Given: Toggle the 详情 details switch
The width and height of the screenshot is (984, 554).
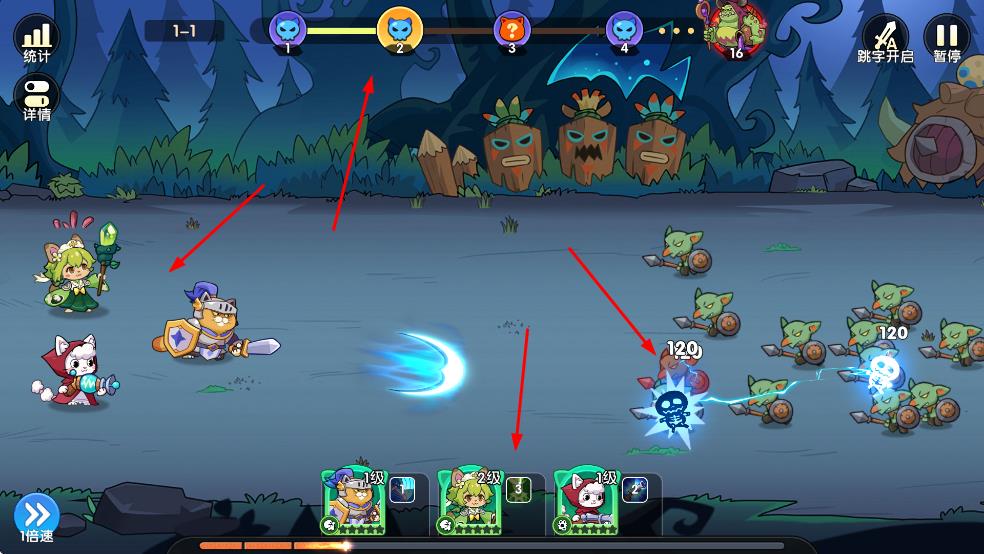Looking at the screenshot, I should (x=37, y=98).
